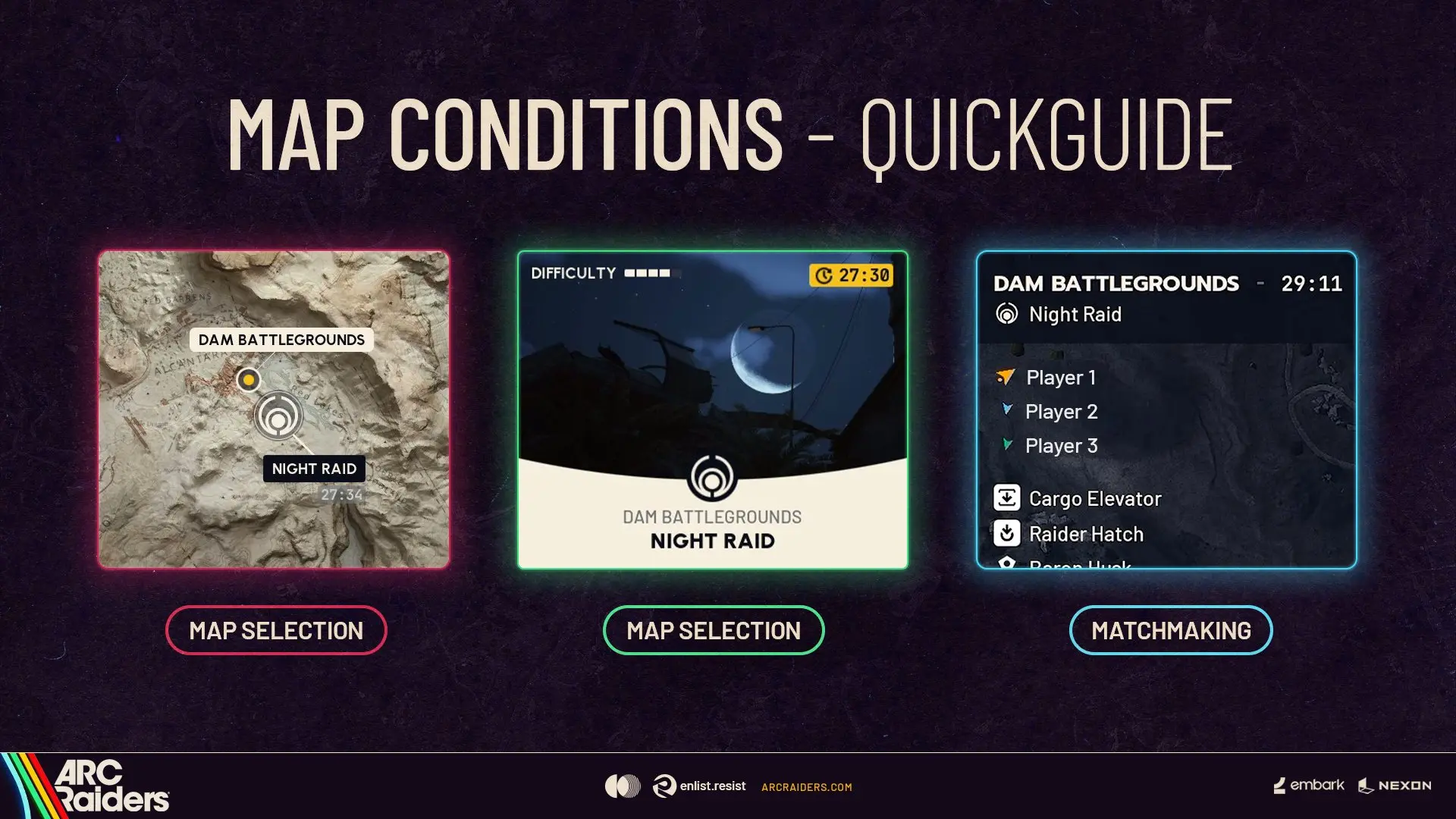Screen dimensions: 1456x819
Task: Choose the Night Raid tag on the map
Action: [314, 469]
